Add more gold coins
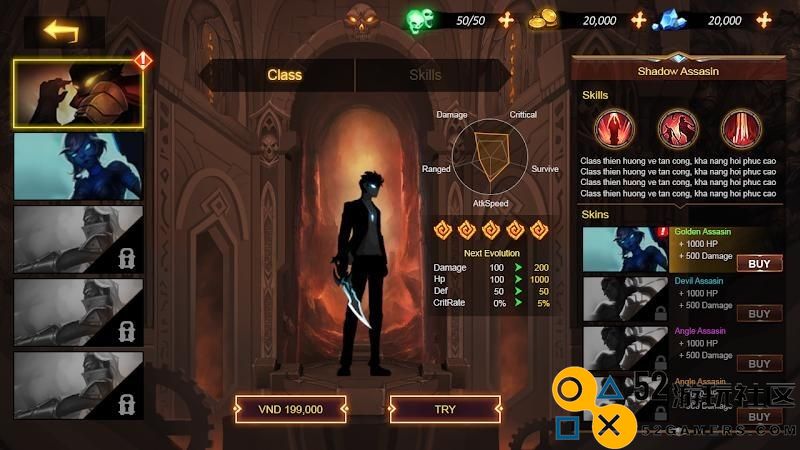The image size is (800, 450). [639, 20]
